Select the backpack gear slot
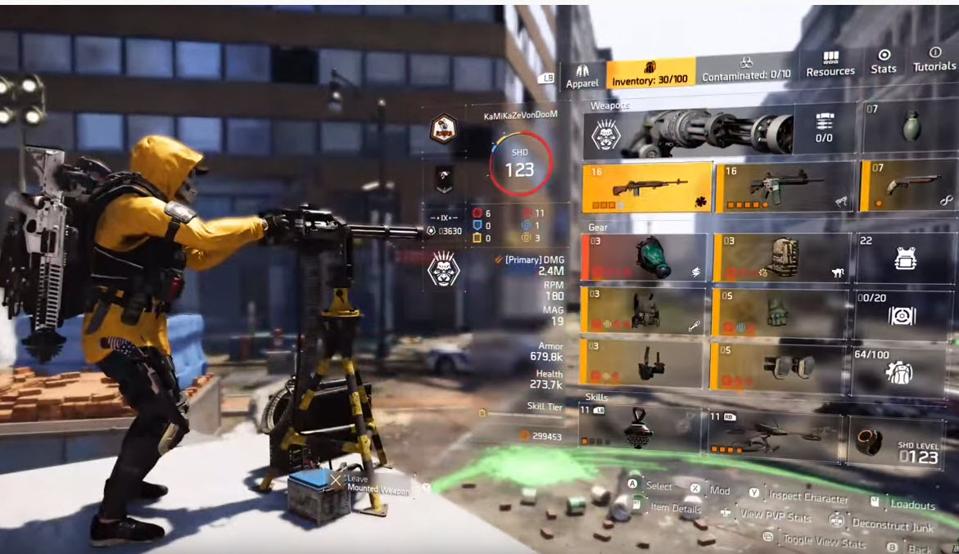This screenshot has height=554, width=959. tap(780, 258)
